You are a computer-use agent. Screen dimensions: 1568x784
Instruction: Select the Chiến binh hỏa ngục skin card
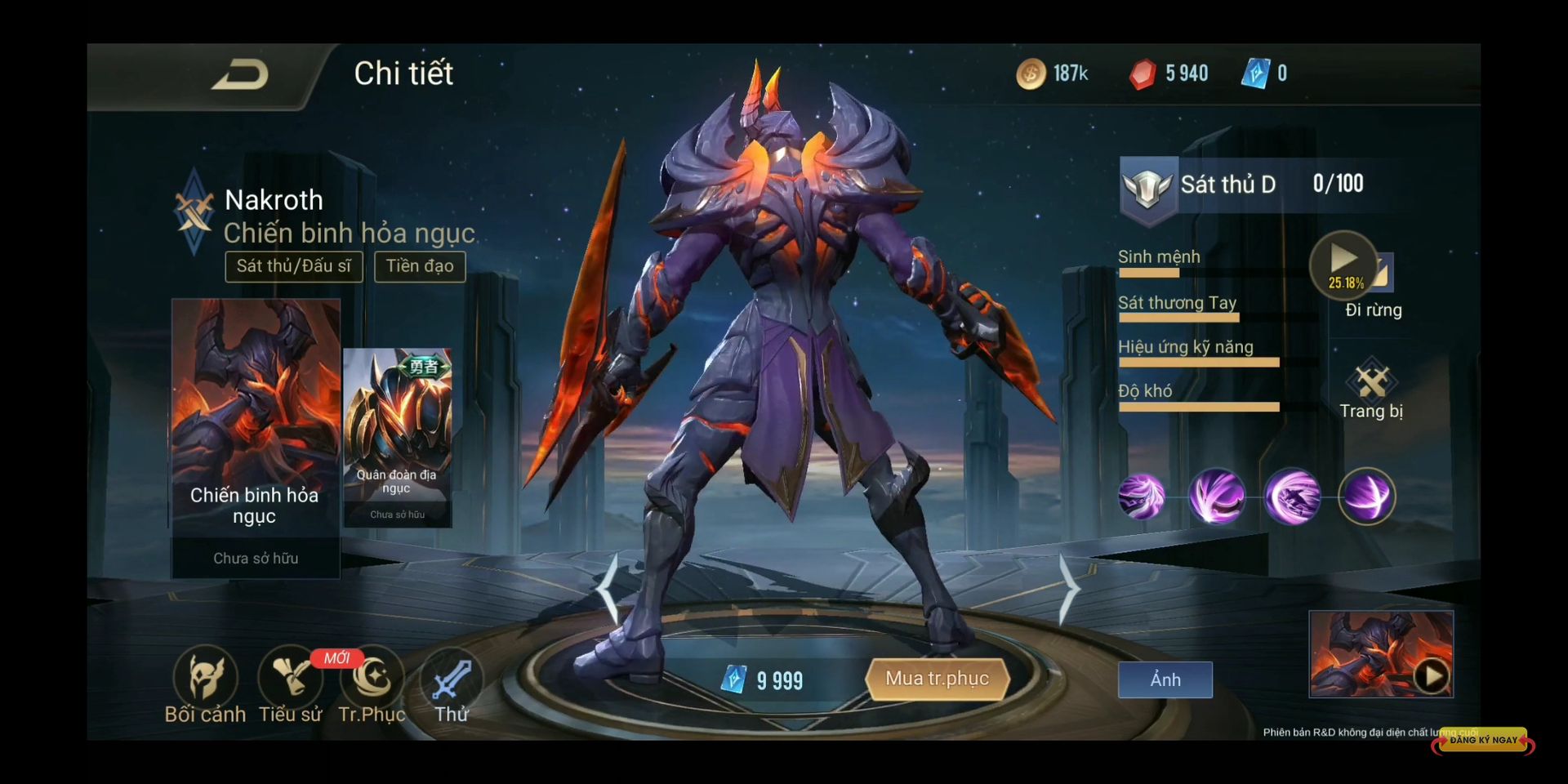coord(256,438)
